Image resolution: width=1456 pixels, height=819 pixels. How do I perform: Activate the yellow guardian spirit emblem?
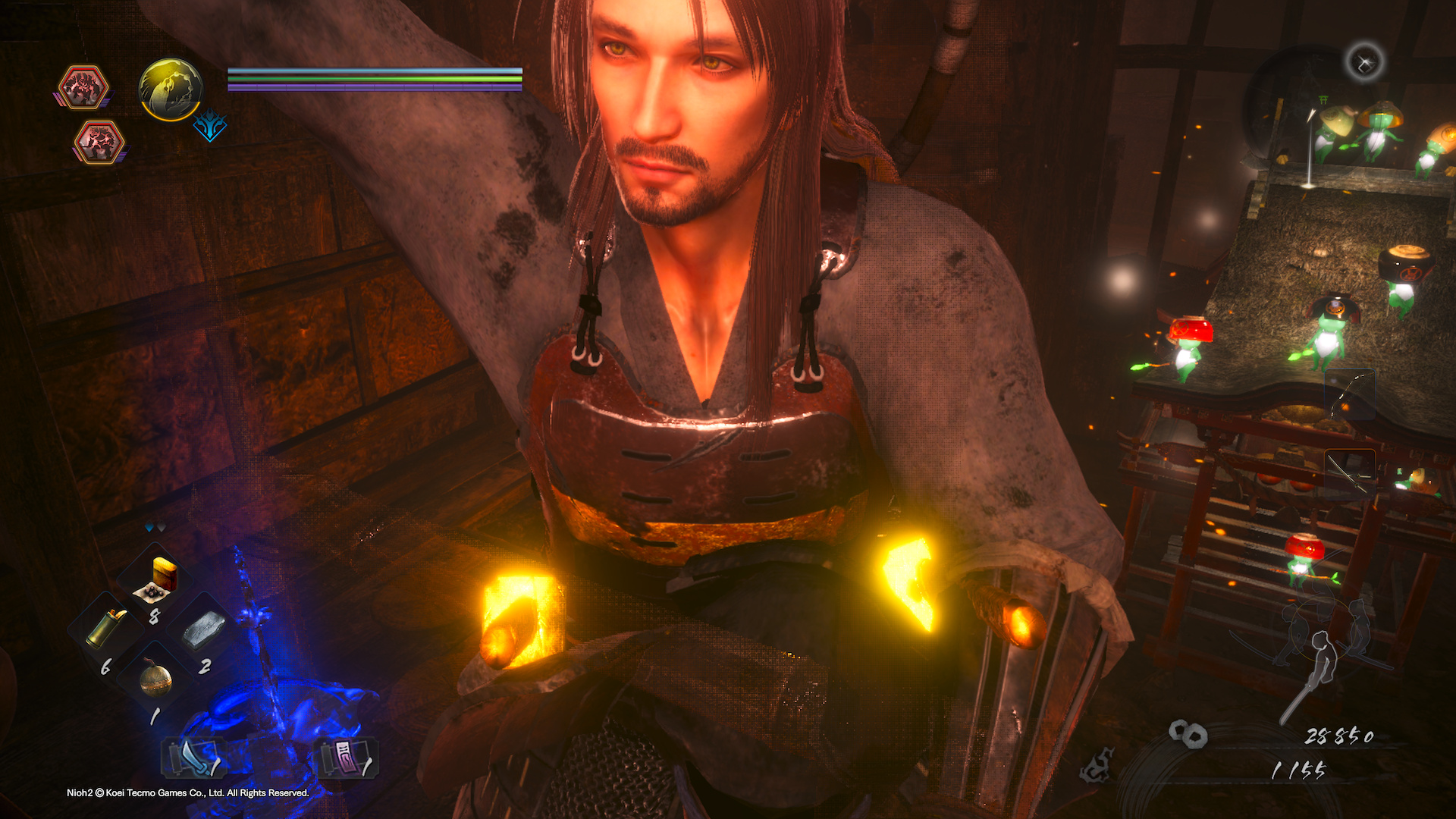171,89
